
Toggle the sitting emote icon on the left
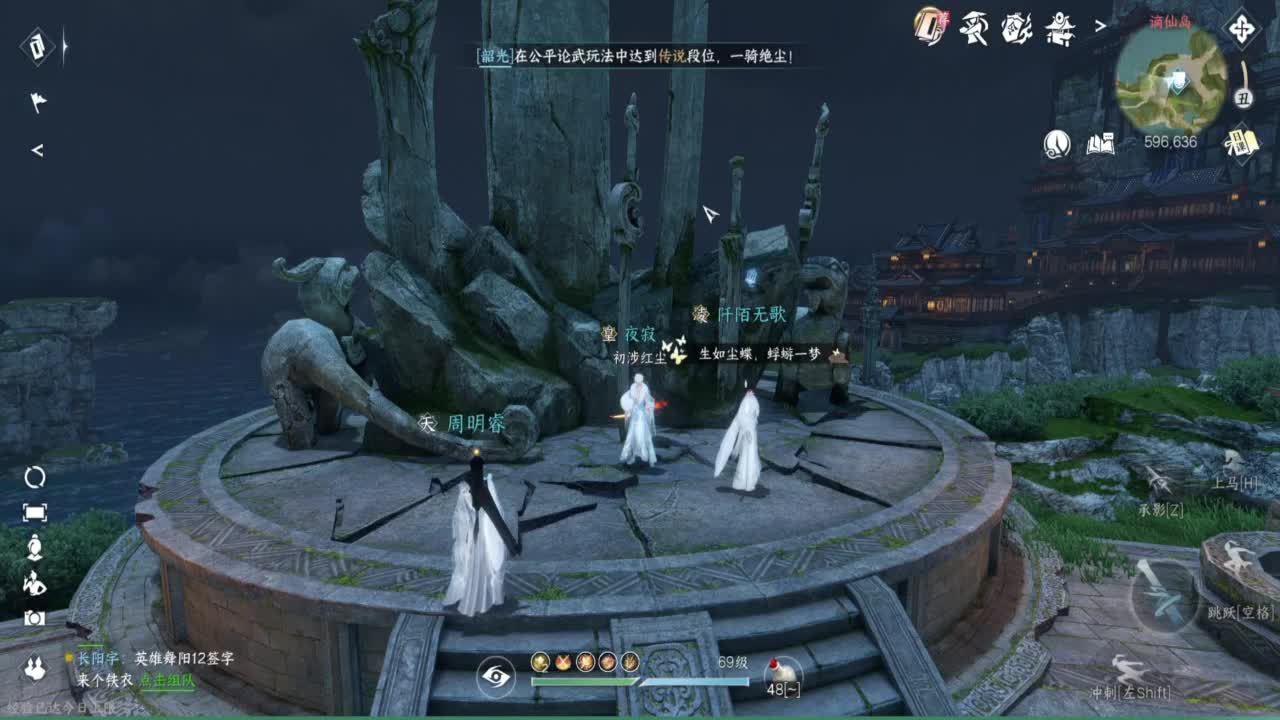[x=35, y=547]
